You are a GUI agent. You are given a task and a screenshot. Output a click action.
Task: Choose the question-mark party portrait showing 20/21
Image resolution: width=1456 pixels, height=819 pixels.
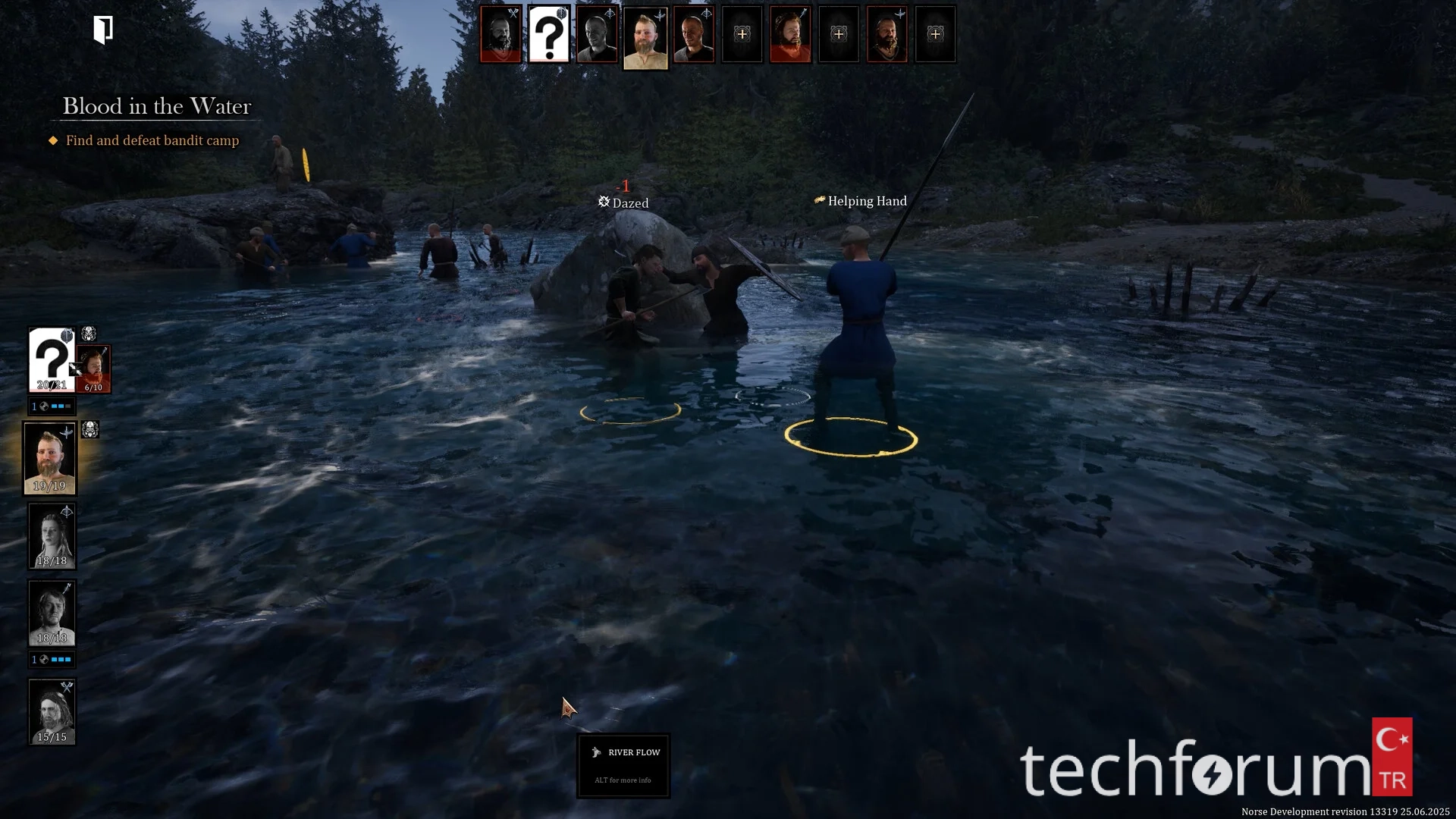(x=51, y=359)
